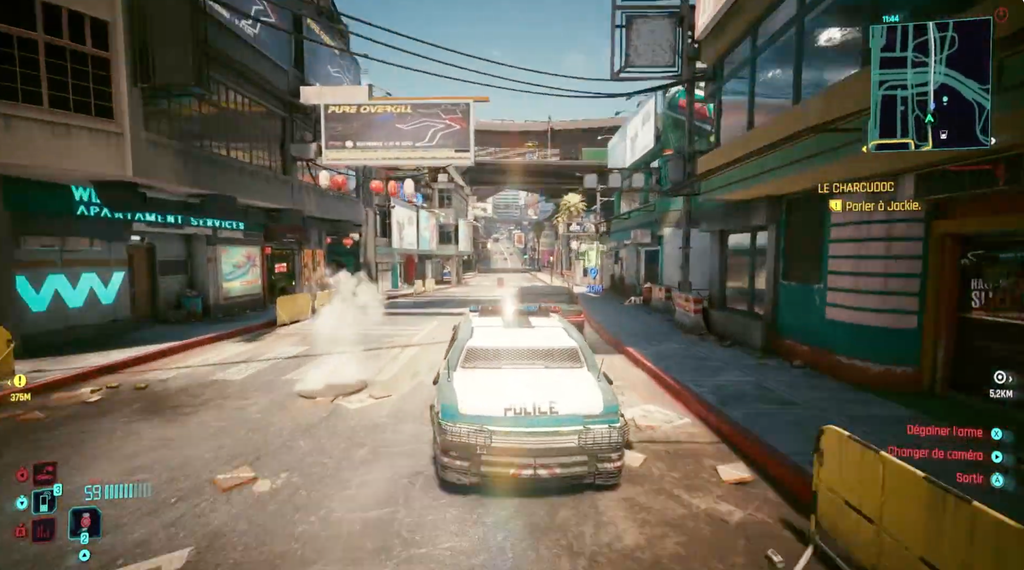The height and width of the screenshot is (570, 1024).
Task: Click the red circular icon above the minimap
Action: [1001, 14]
